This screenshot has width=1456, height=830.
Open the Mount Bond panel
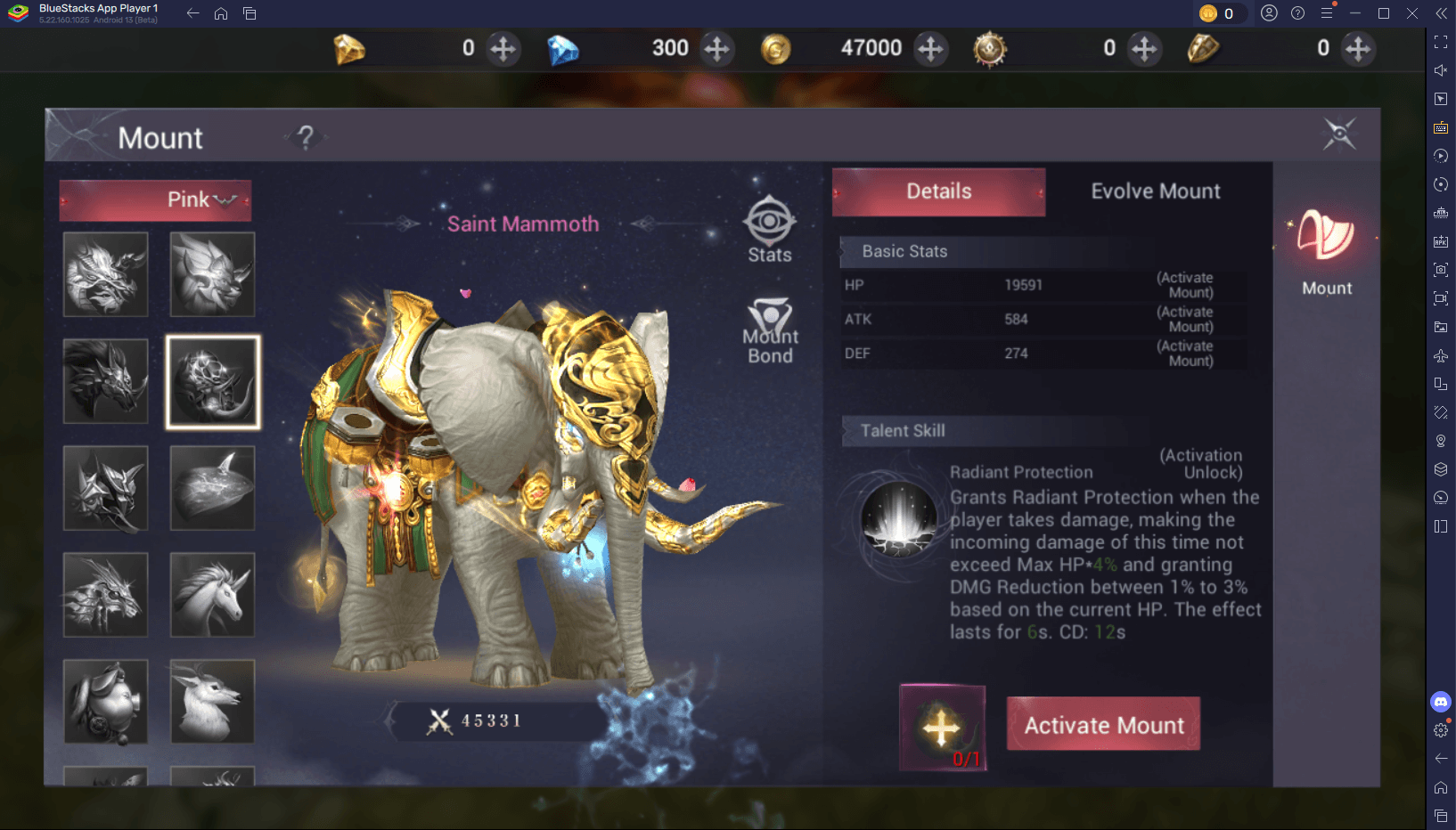770,331
